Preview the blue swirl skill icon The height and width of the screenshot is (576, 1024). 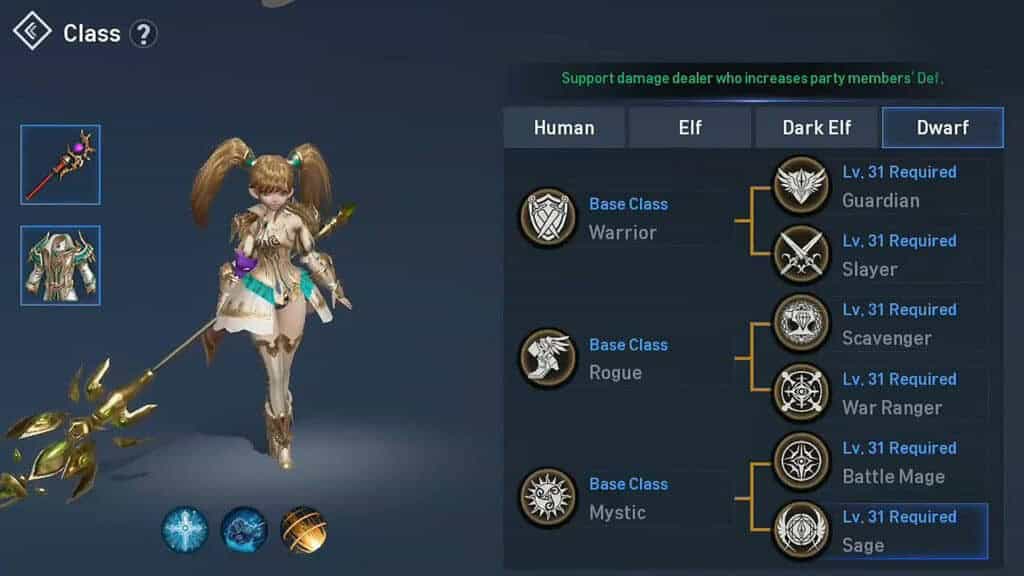244,530
